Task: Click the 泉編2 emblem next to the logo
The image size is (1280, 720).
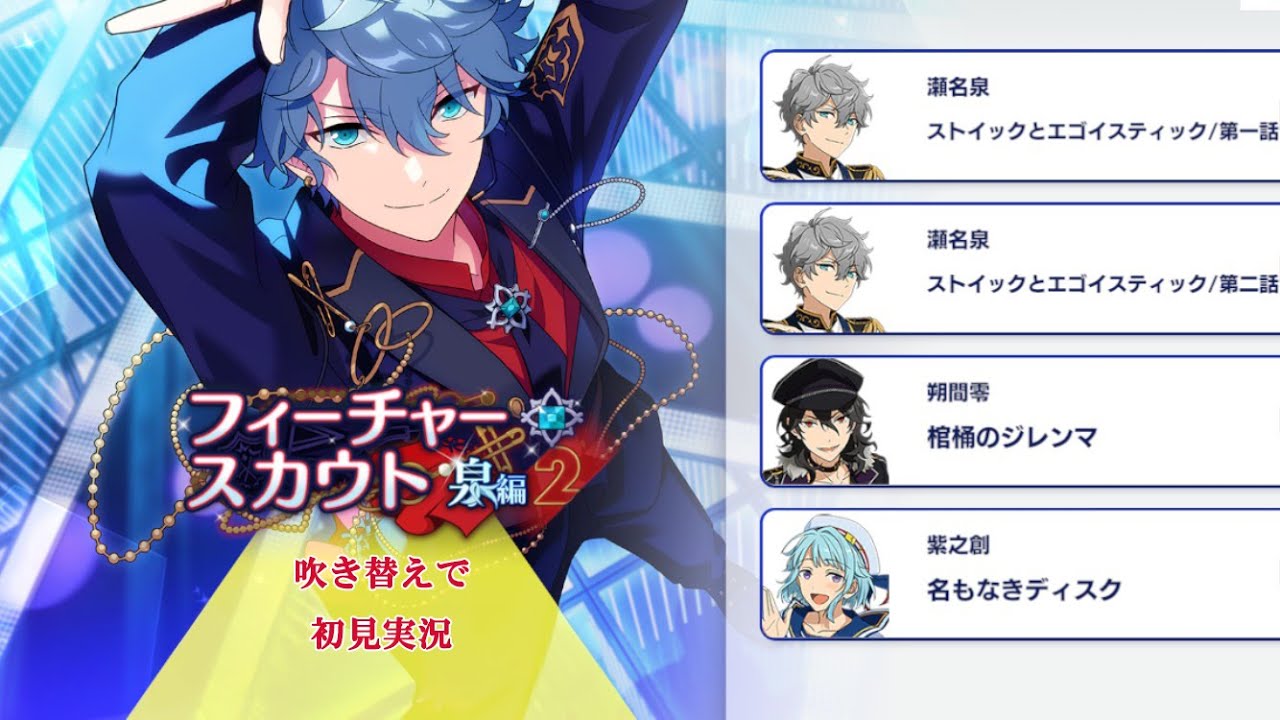Action: click(490, 480)
